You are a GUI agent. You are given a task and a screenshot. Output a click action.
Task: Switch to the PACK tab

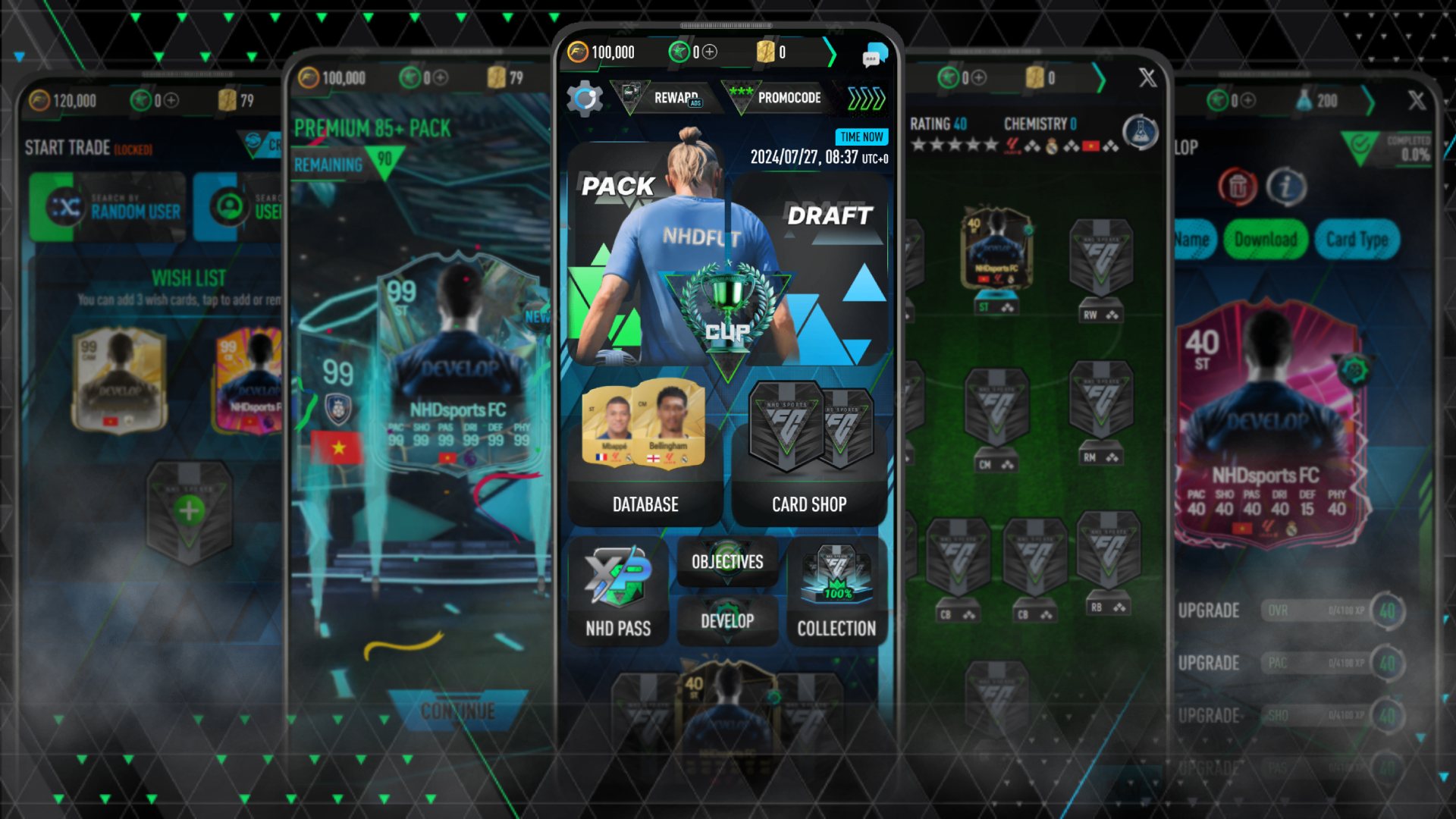point(617,186)
